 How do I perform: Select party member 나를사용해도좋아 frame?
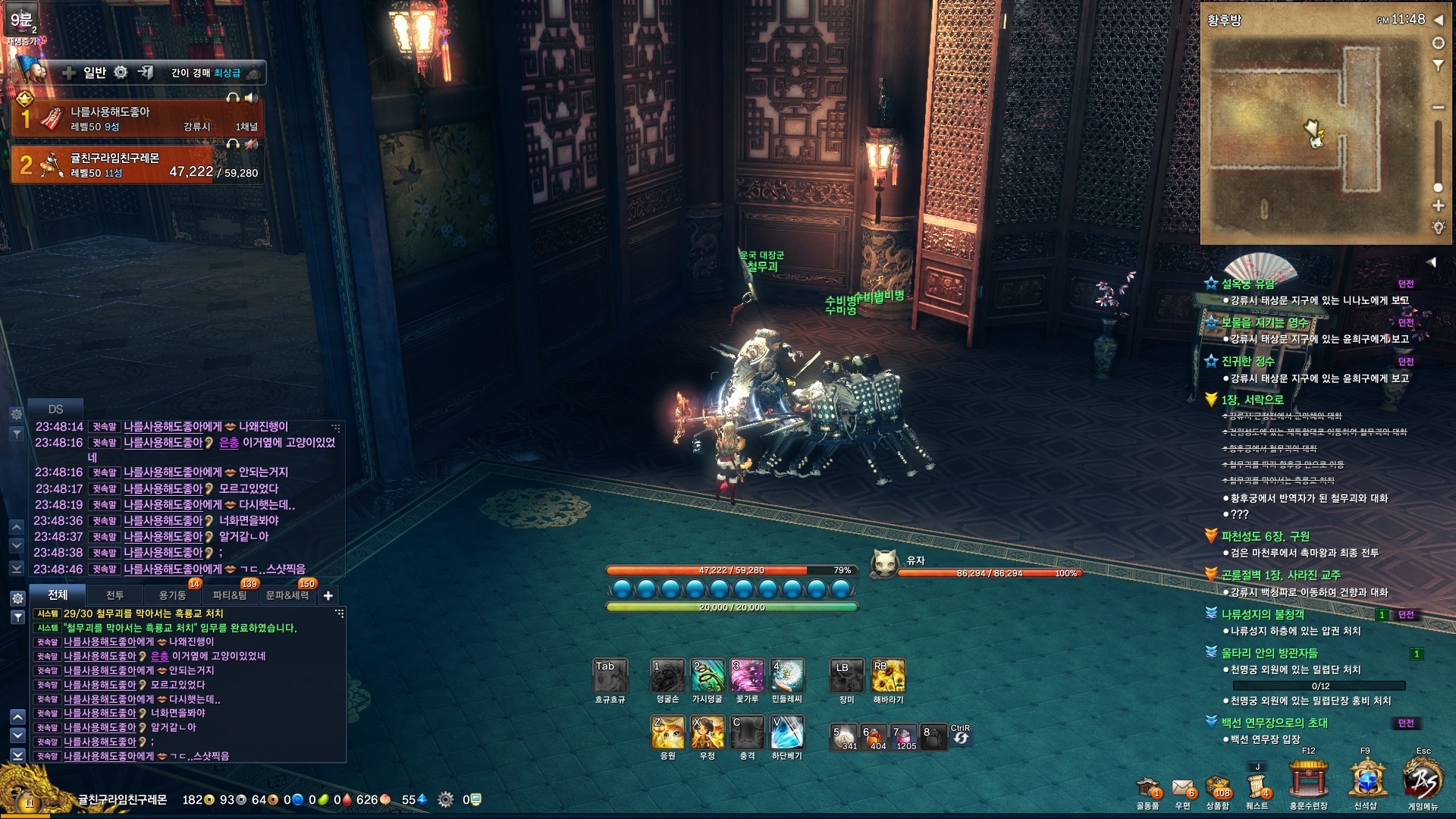136,118
